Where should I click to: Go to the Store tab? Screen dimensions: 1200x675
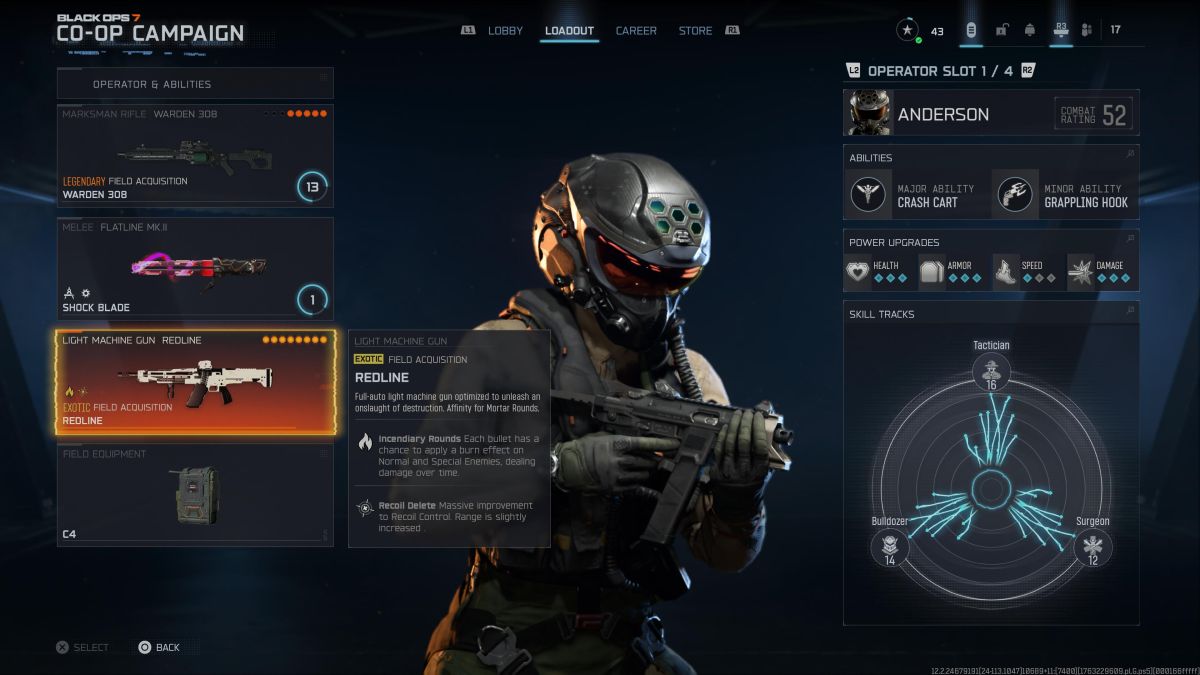(x=695, y=31)
